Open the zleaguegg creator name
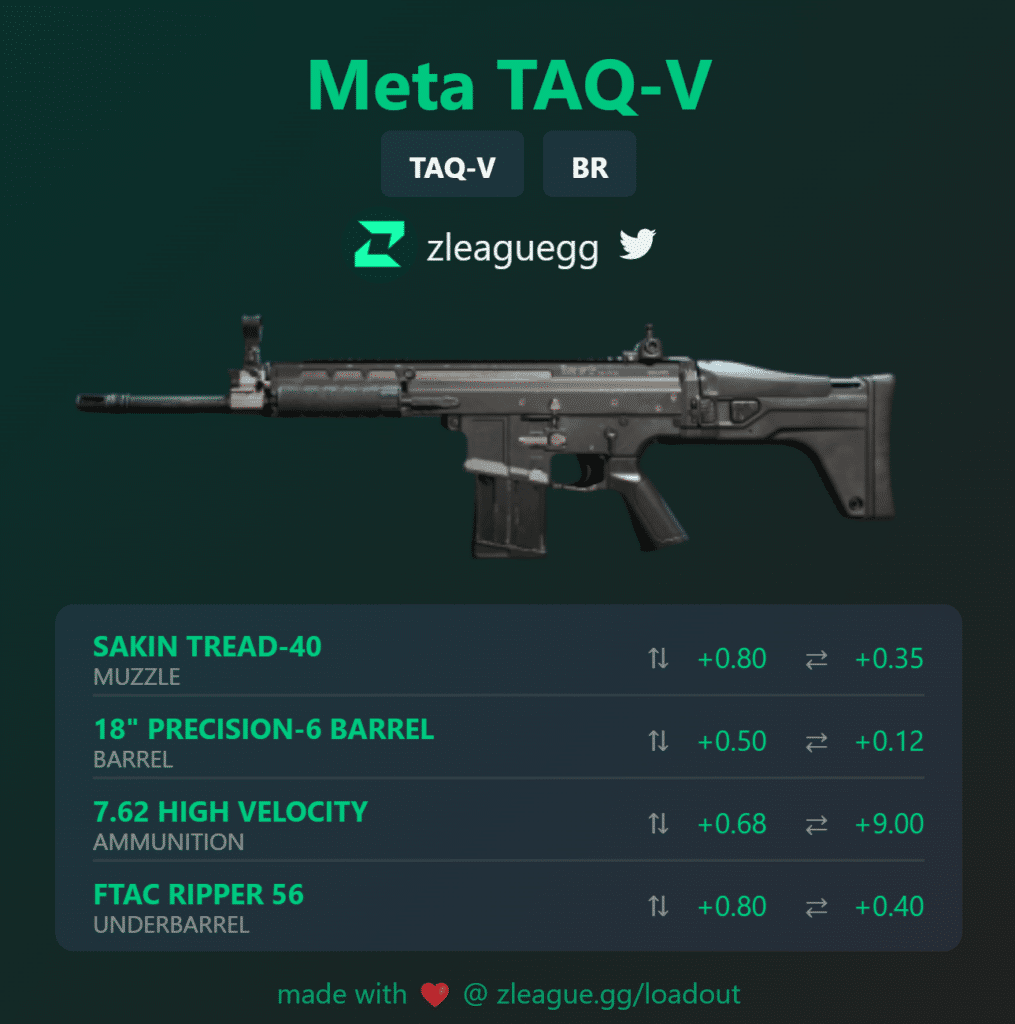 click(512, 248)
